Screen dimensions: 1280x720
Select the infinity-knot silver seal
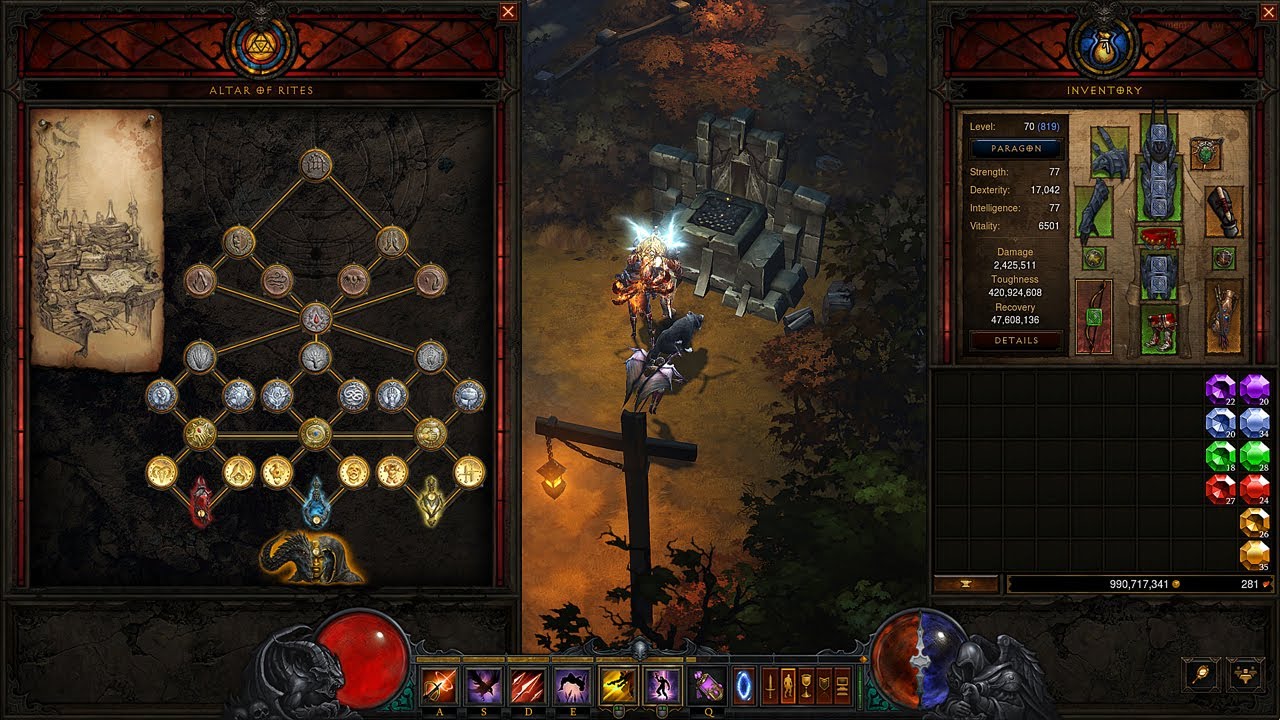pos(353,396)
